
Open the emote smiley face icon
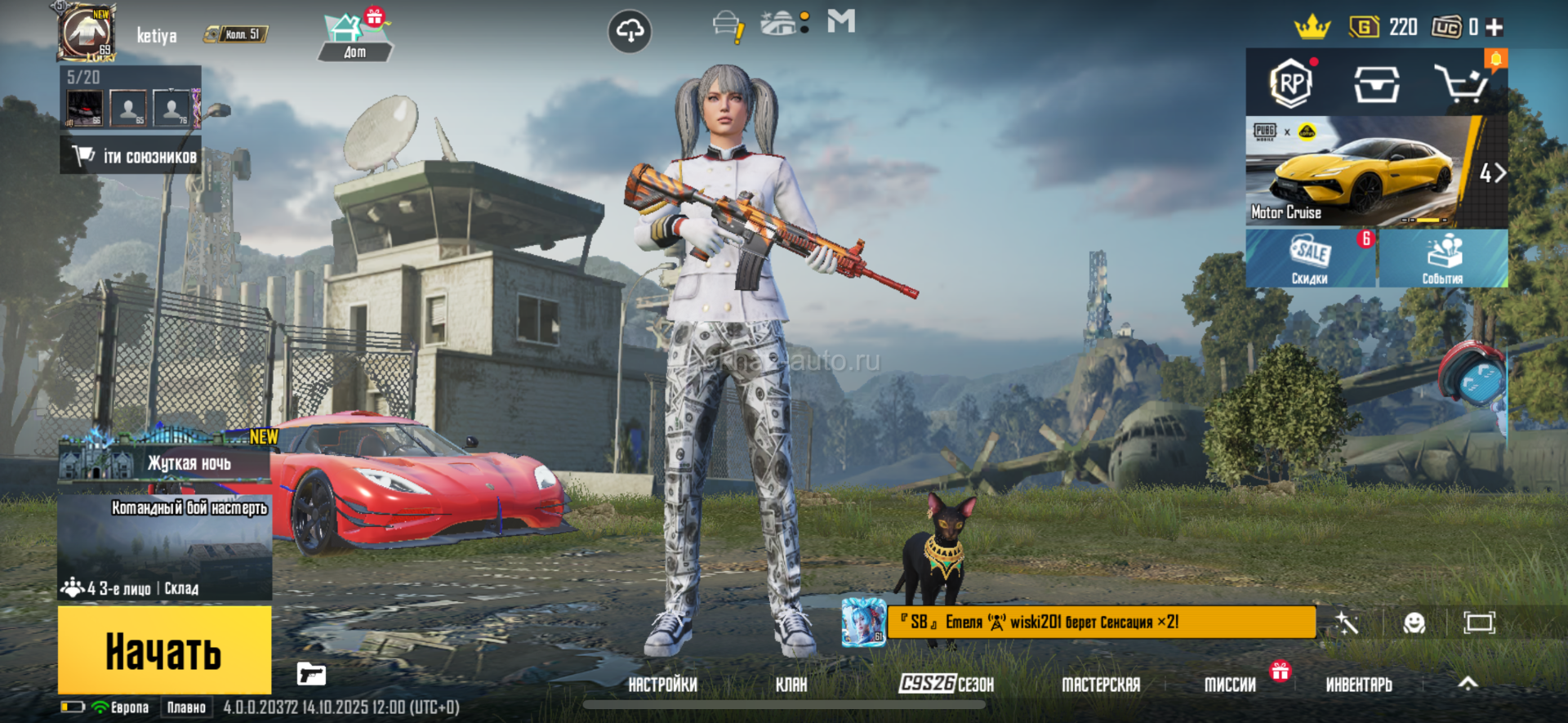click(x=1414, y=623)
